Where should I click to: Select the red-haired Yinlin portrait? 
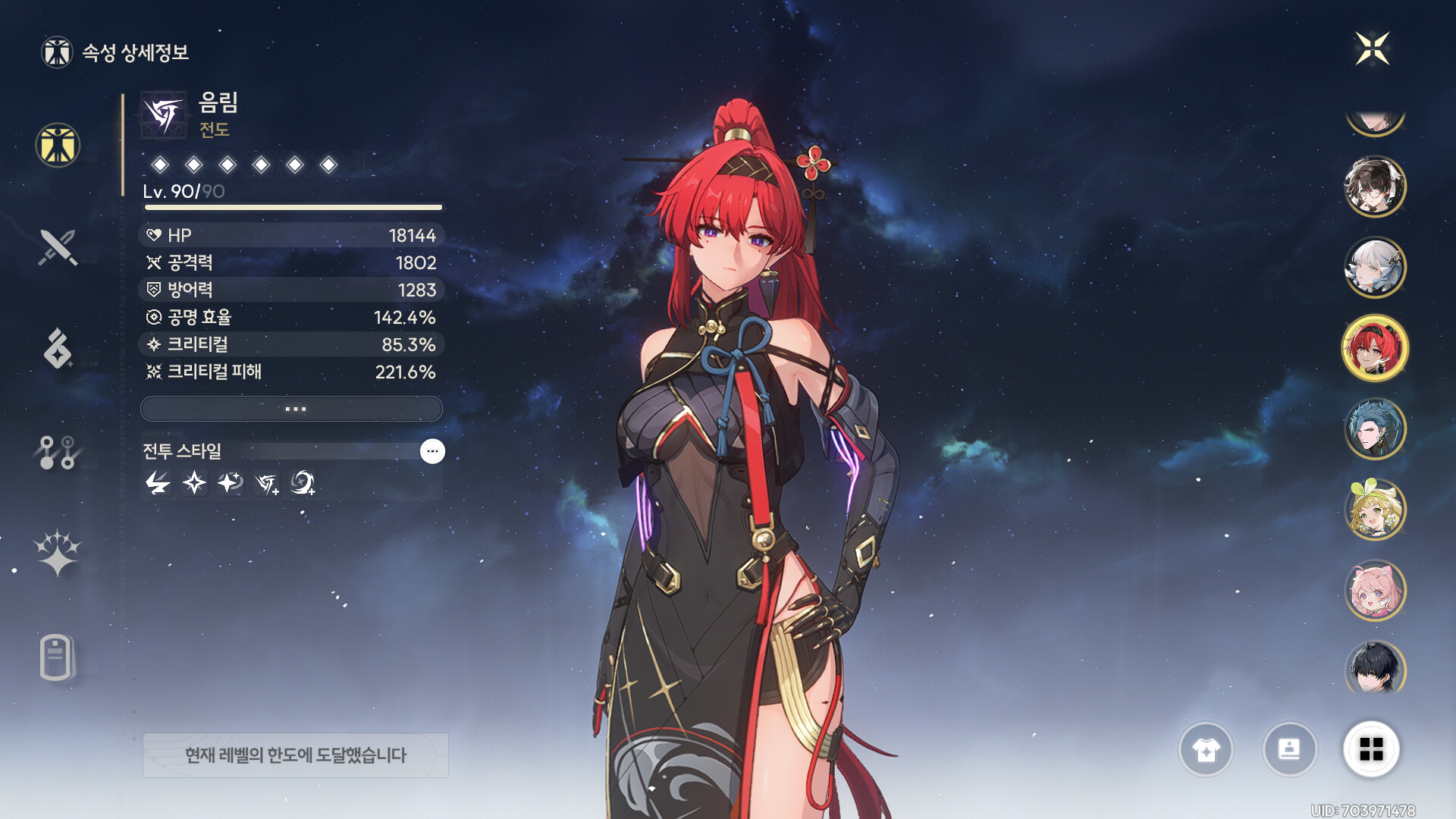point(1374,348)
